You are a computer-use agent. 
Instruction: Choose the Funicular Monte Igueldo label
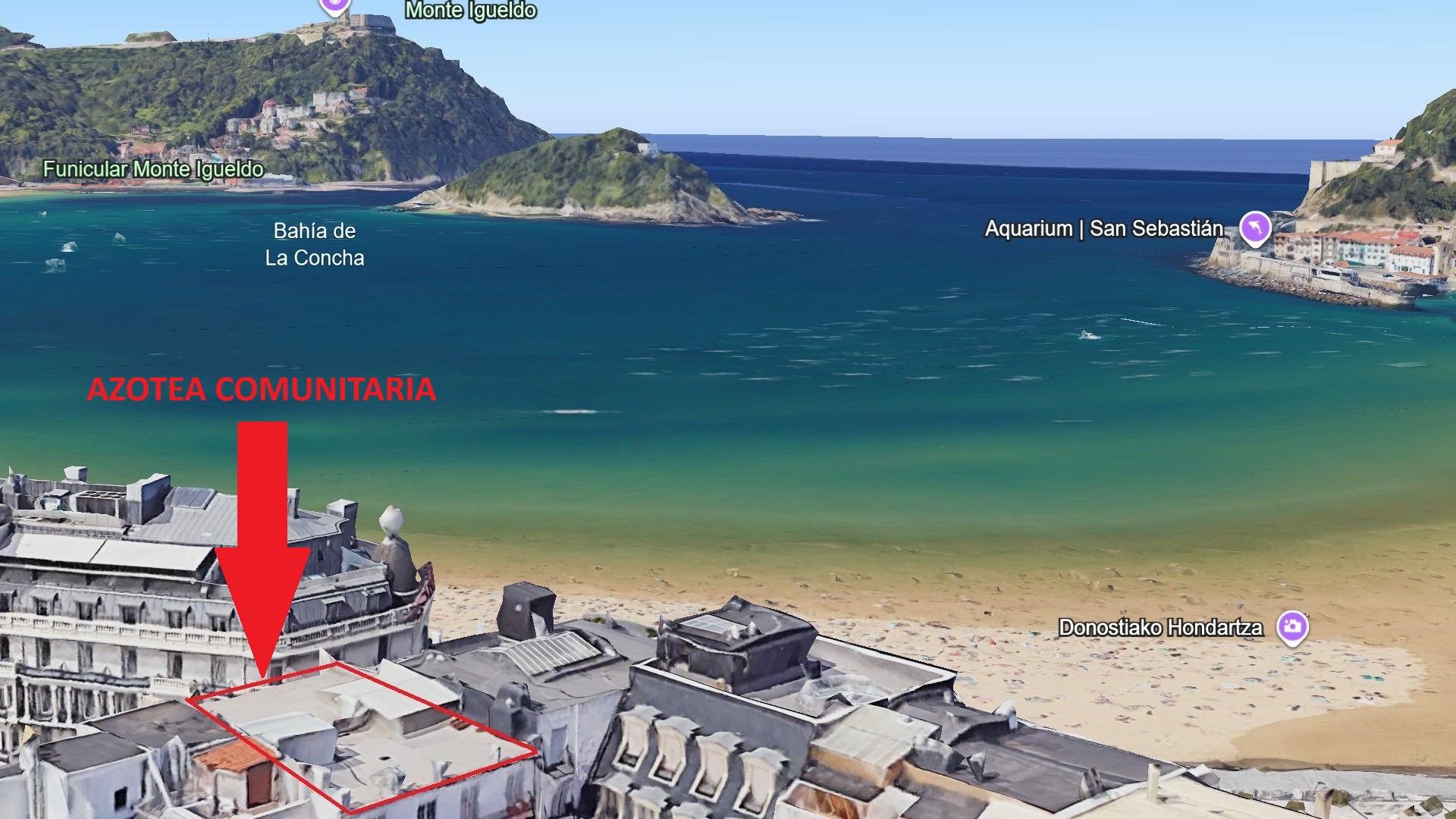coord(153,169)
